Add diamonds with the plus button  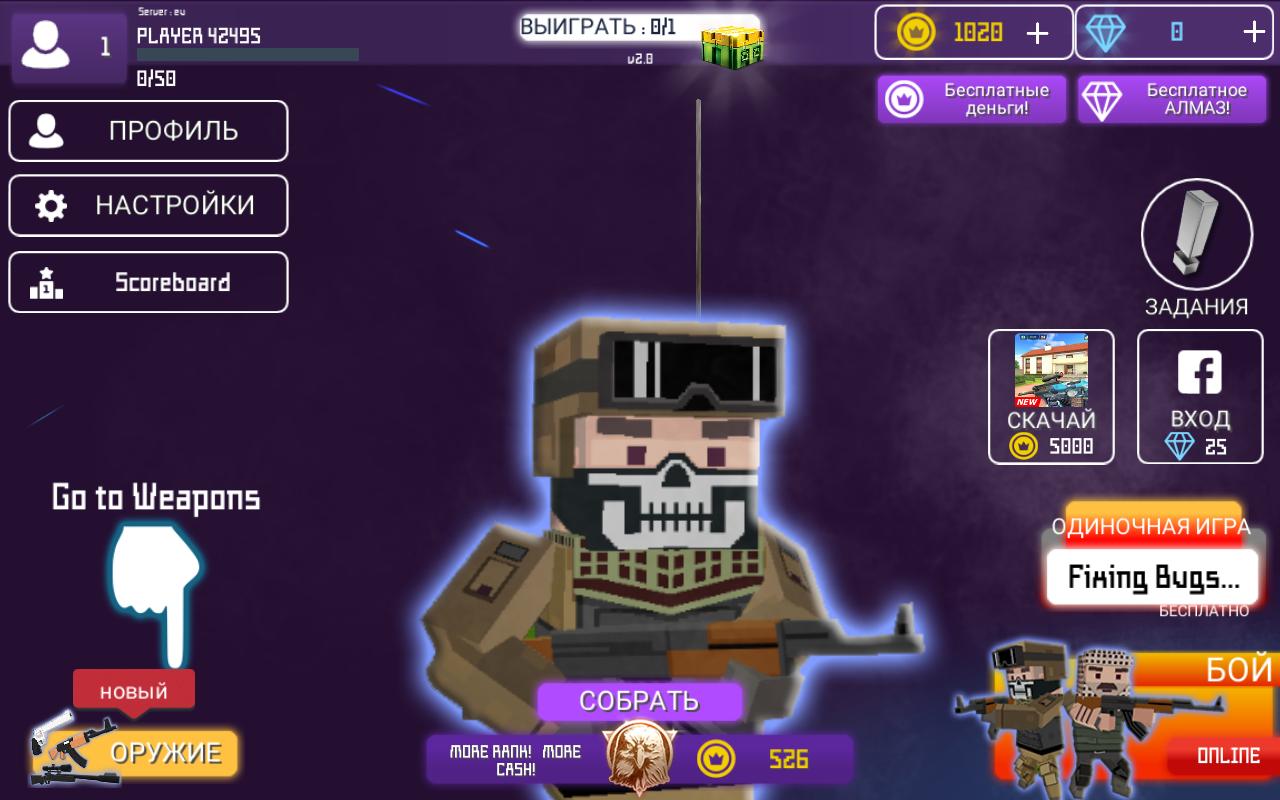click(x=1254, y=33)
